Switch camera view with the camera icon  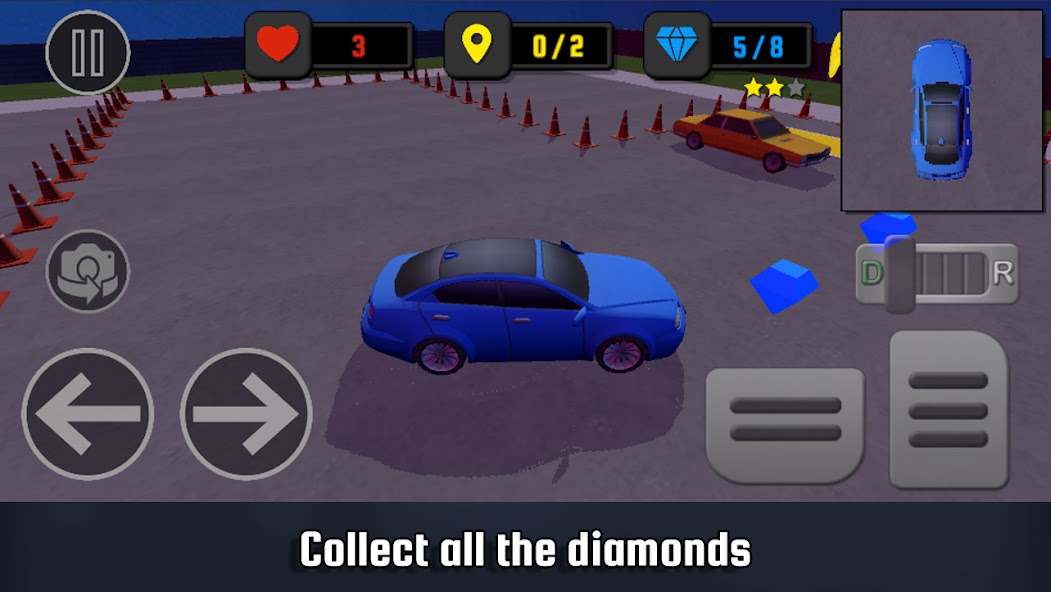(88, 271)
